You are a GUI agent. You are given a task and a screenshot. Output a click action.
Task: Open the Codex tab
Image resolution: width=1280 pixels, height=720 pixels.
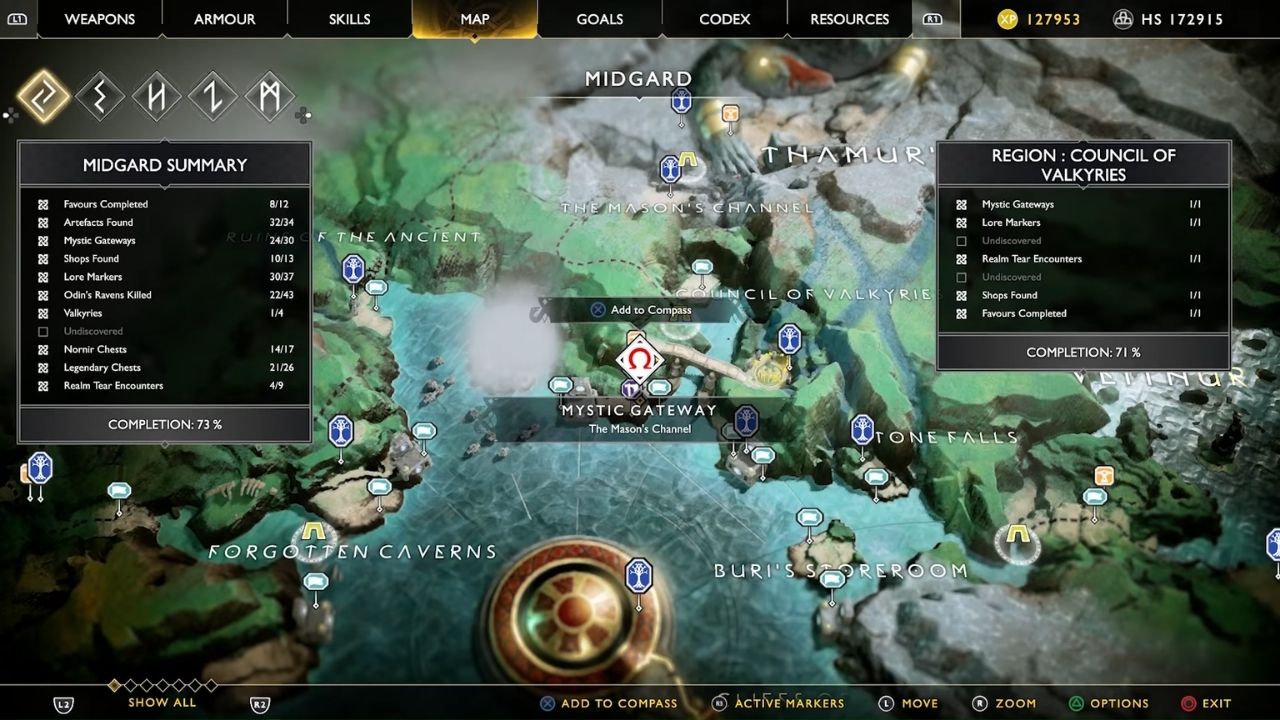[x=724, y=19]
